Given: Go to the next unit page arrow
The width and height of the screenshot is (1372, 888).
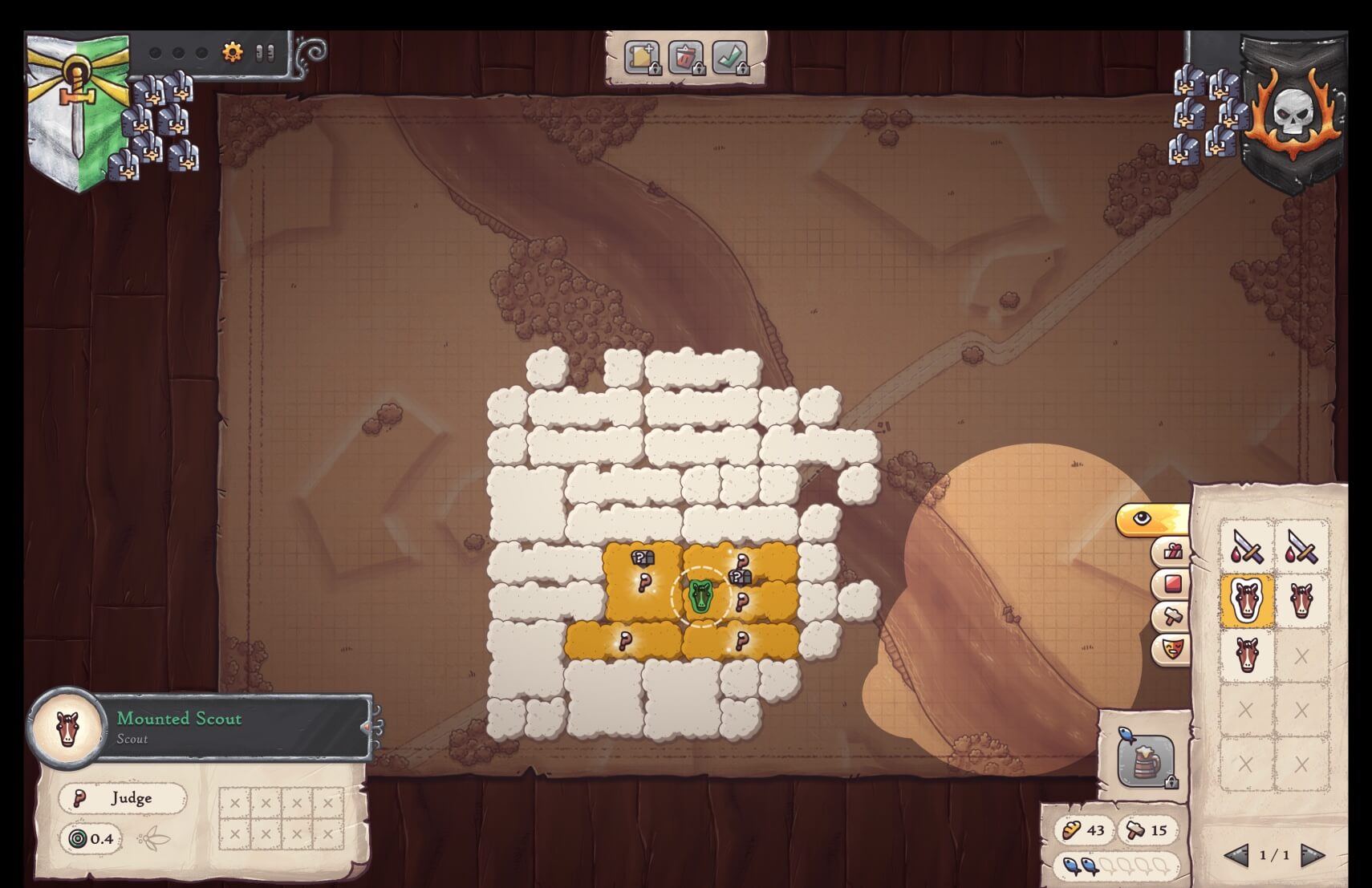Looking at the screenshot, I should point(1311,855).
